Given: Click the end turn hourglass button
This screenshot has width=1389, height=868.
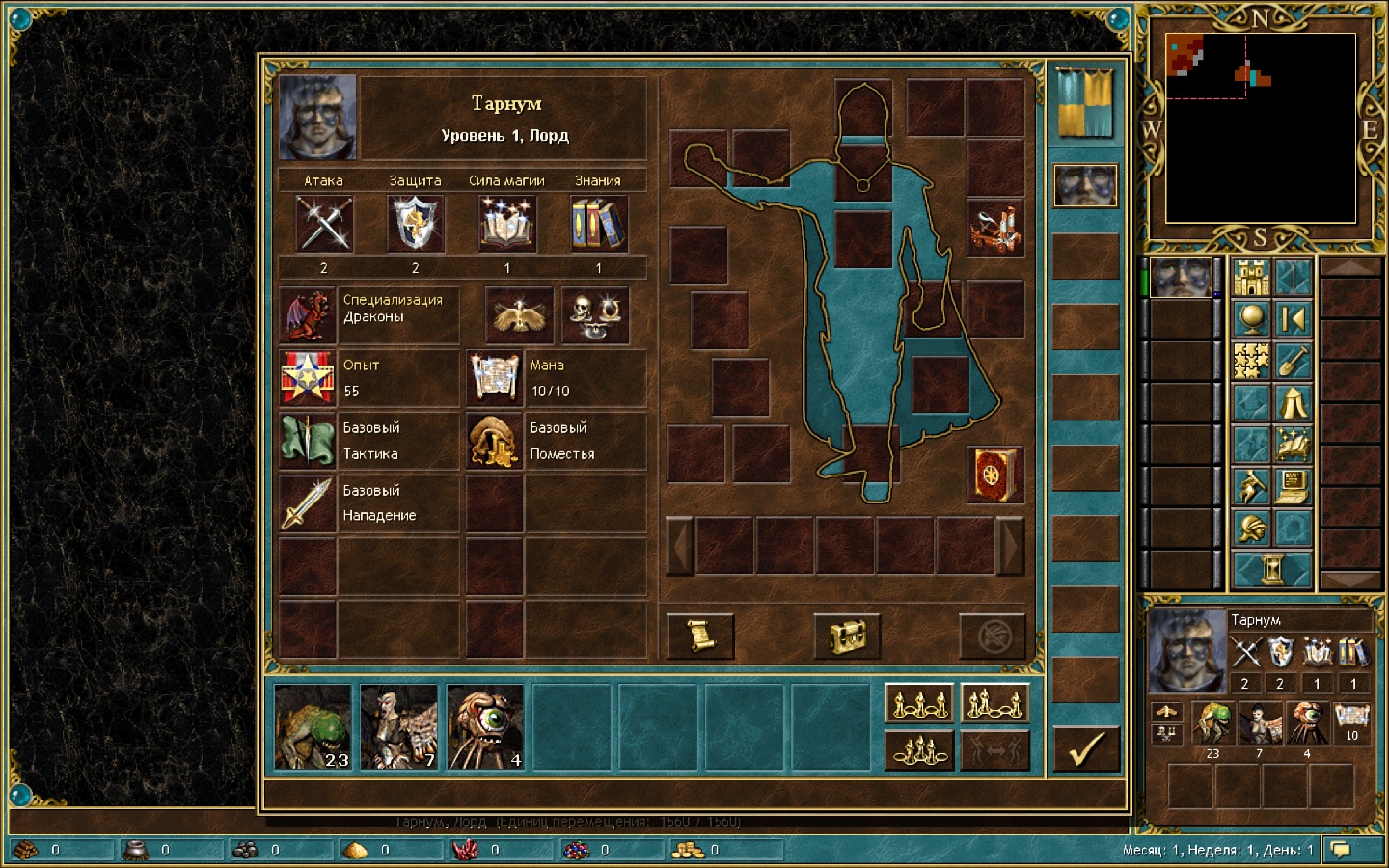Looking at the screenshot, I should 1272,569.
